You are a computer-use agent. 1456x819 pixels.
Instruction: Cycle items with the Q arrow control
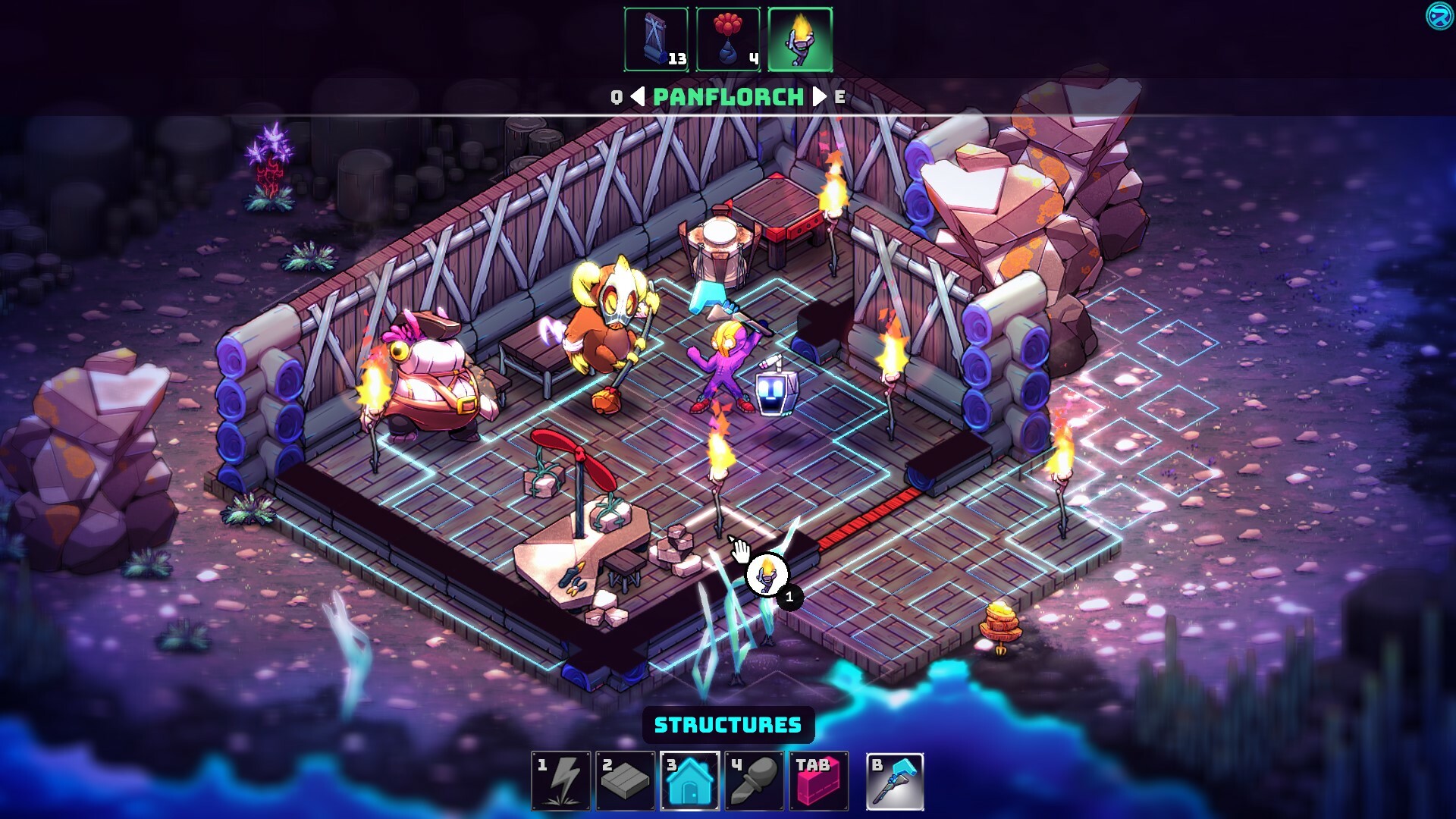click(x=616, y=97)
